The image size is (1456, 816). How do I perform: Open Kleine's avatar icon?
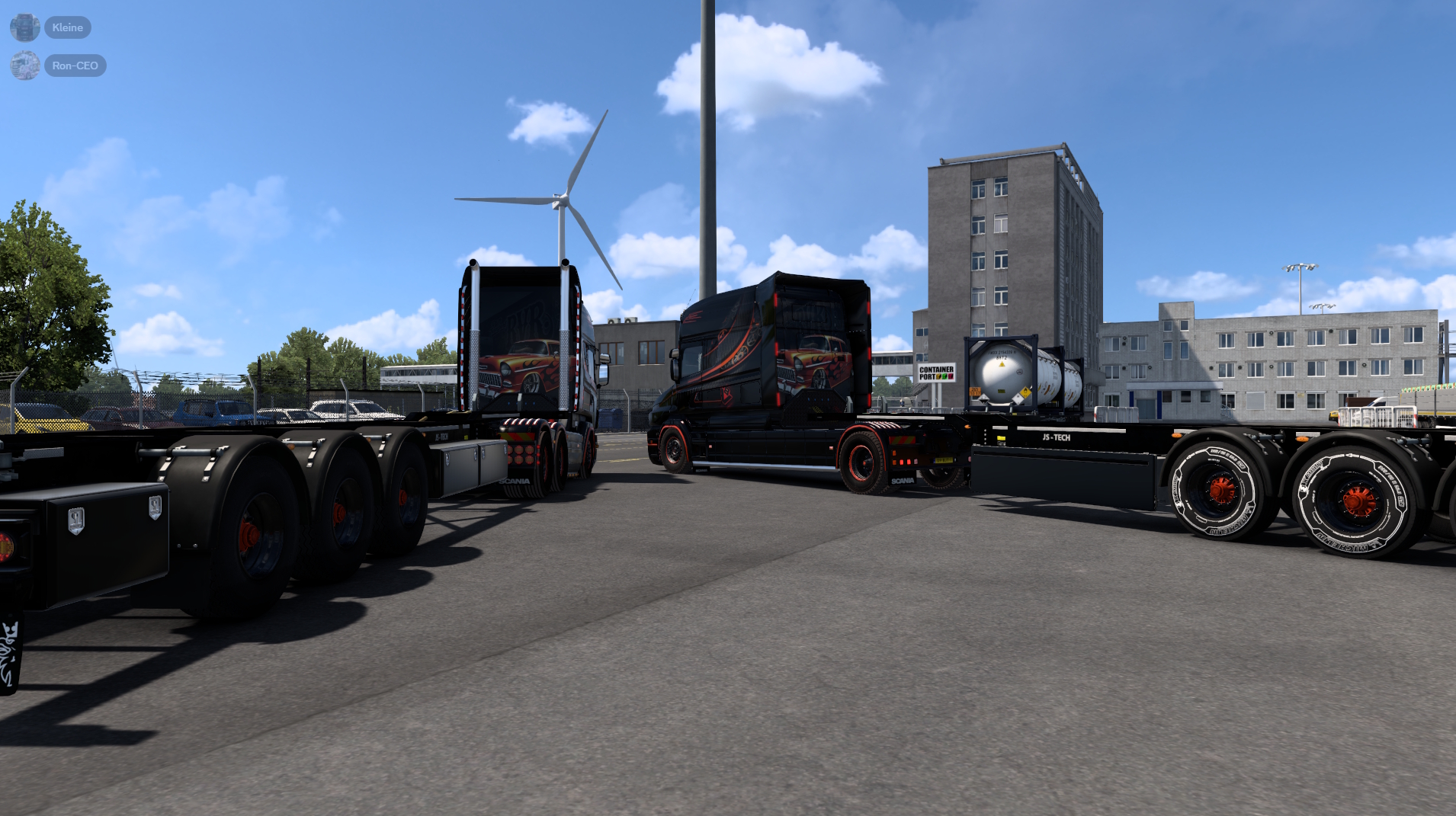[x=25, y=27]
